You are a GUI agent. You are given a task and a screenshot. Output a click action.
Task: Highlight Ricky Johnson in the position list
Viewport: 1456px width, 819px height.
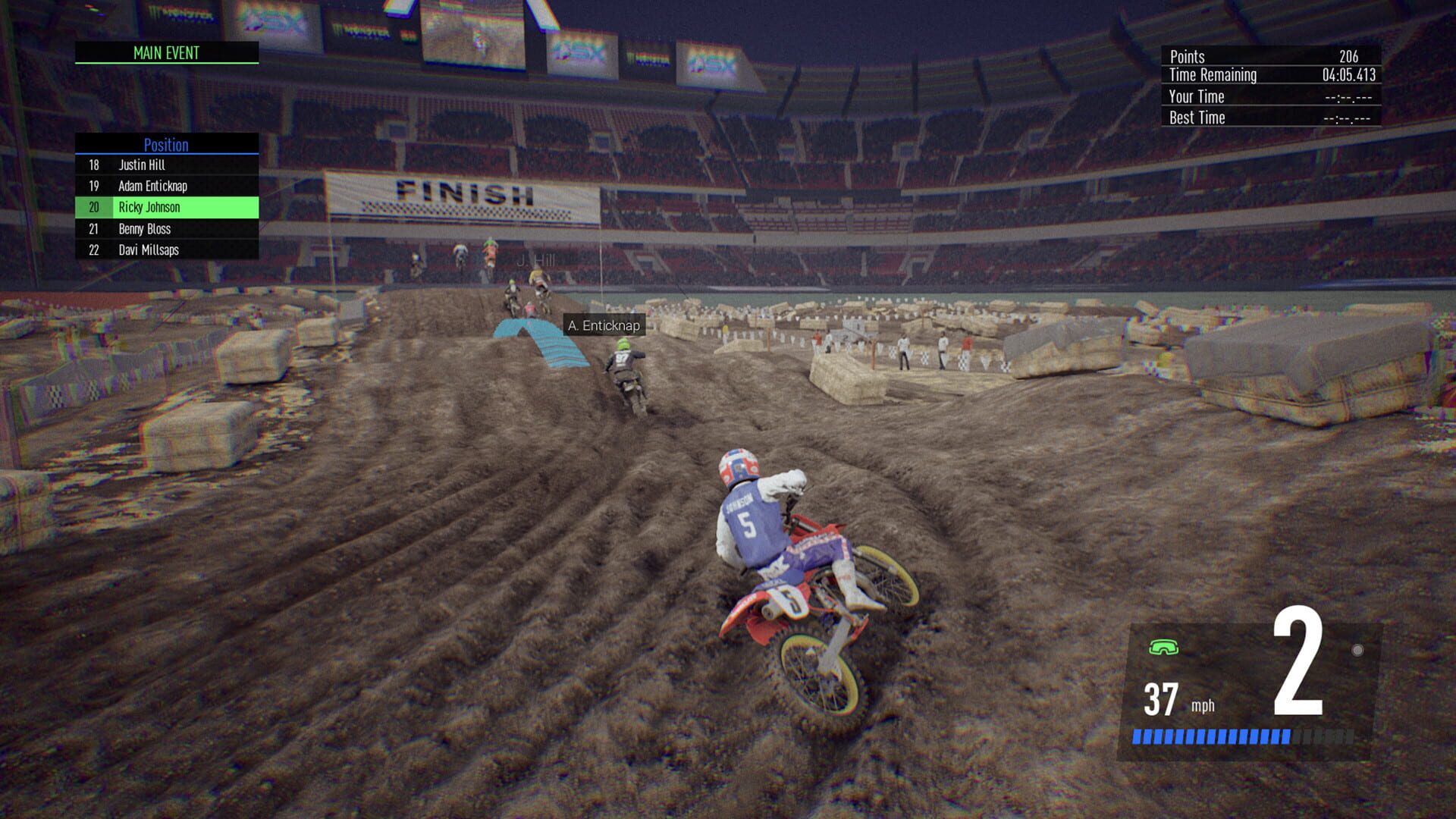pos(166,207)
